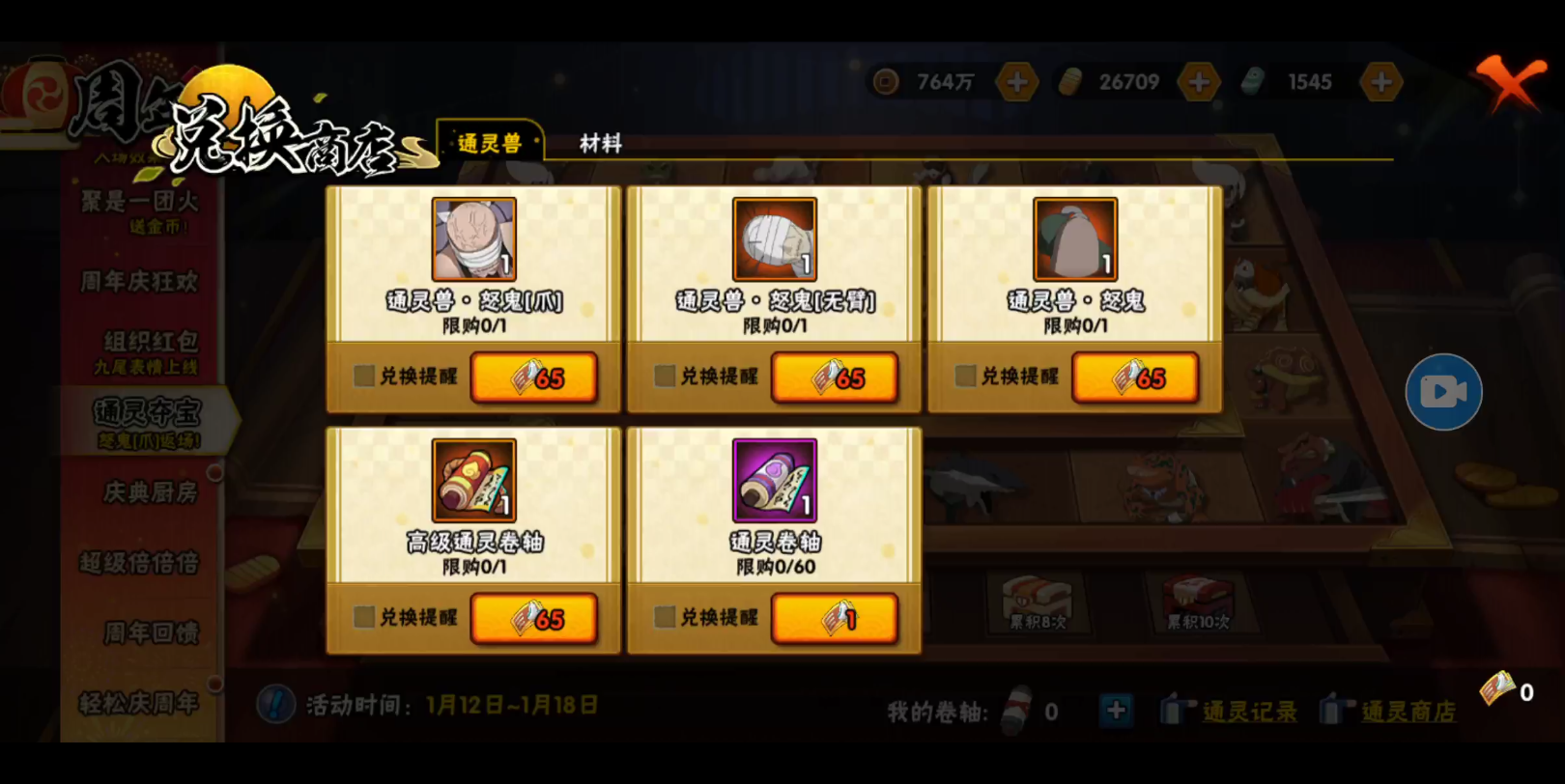Click the screen recording camera icon

point(1442,390)
